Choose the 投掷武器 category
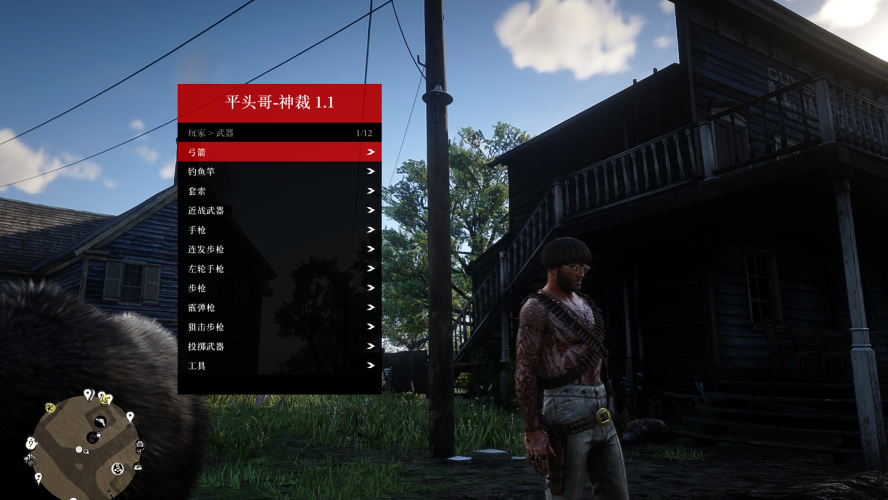The width and height of the screenshot is (888, 500). pyautogui.click(x=279, y=347)
